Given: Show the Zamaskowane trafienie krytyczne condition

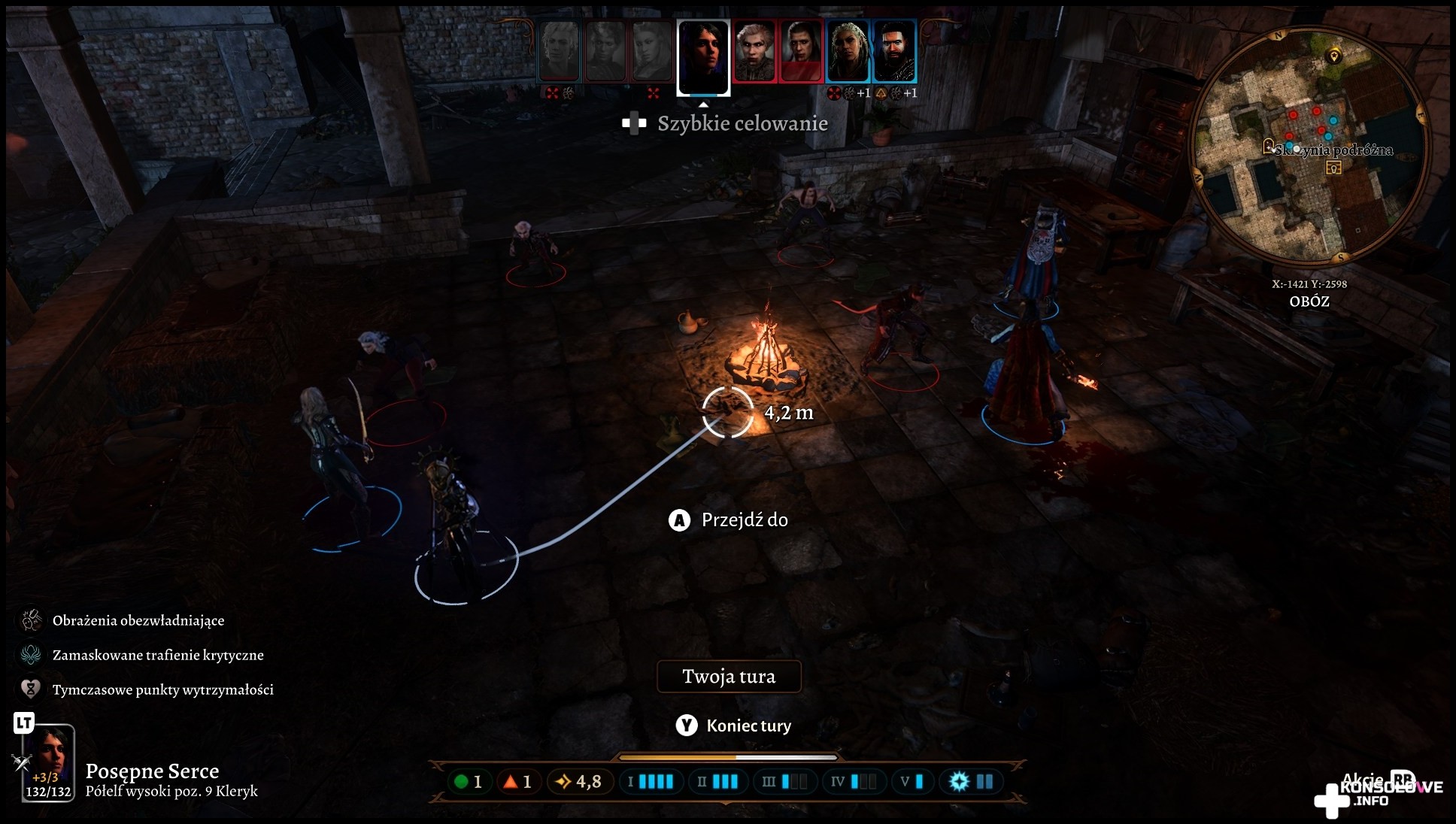Looking at the screenshot, I should point(158,655).
